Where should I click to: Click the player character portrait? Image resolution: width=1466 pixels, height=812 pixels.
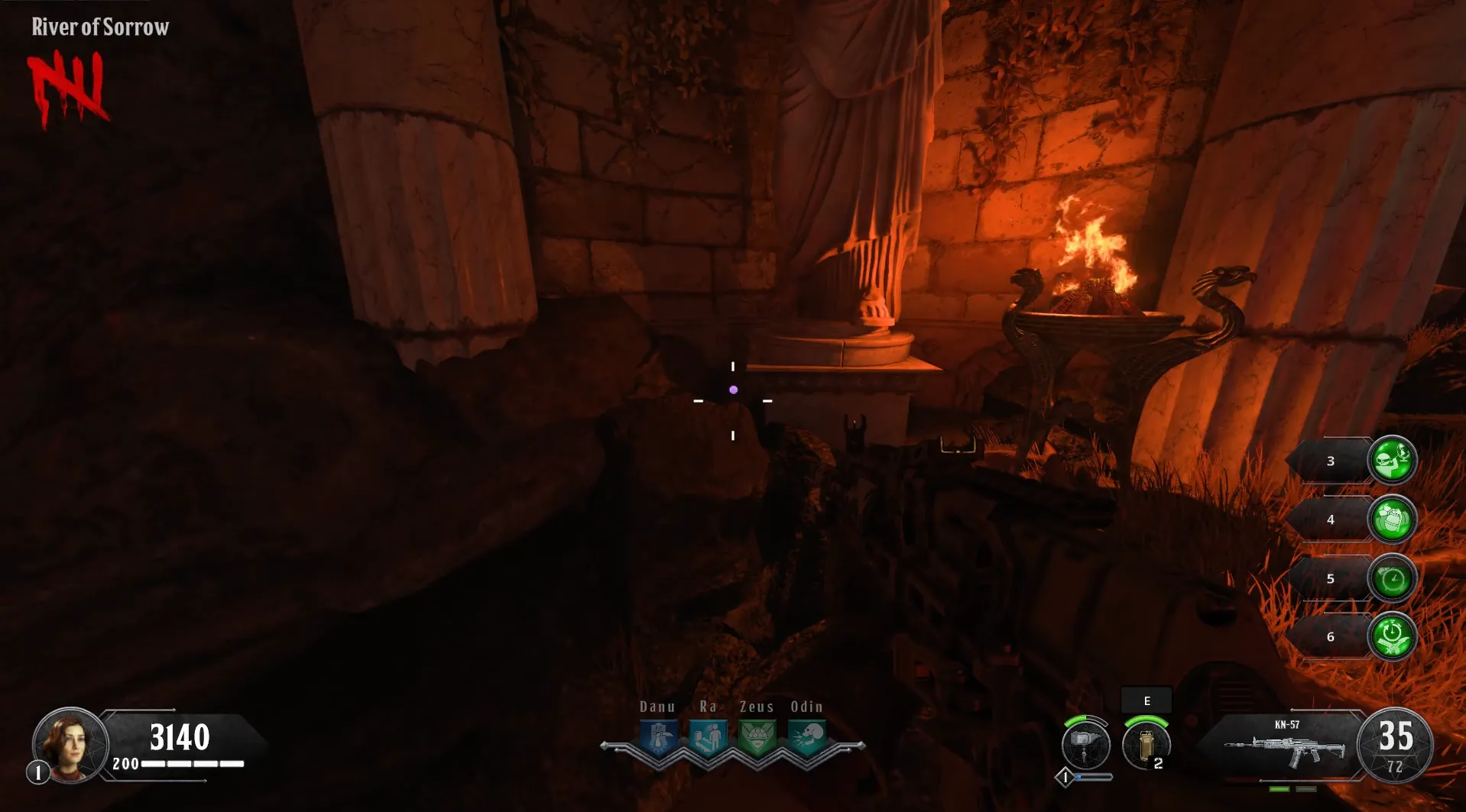tap(70, 745)
